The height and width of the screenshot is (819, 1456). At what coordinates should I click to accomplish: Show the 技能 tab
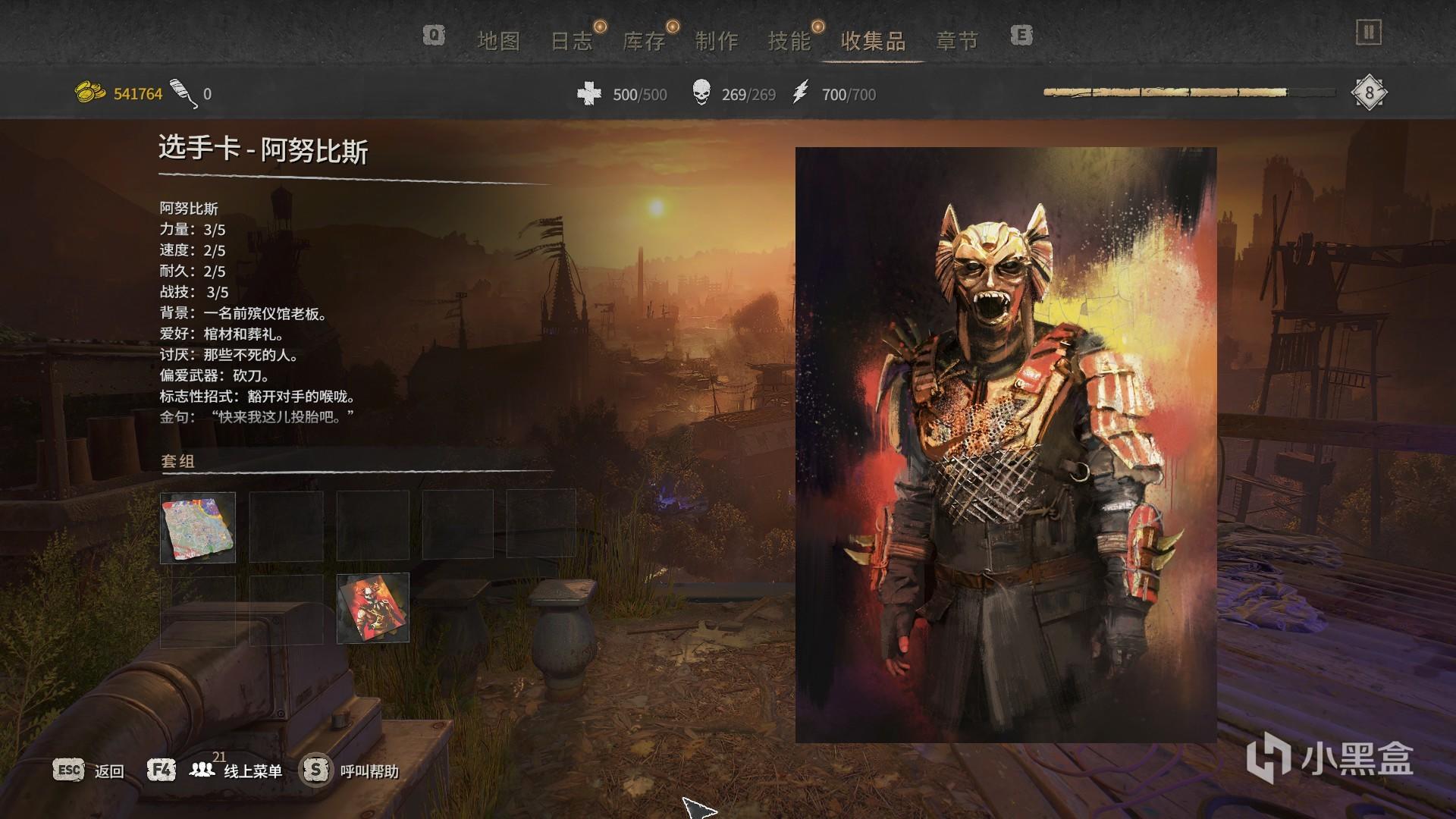point(789,41)
